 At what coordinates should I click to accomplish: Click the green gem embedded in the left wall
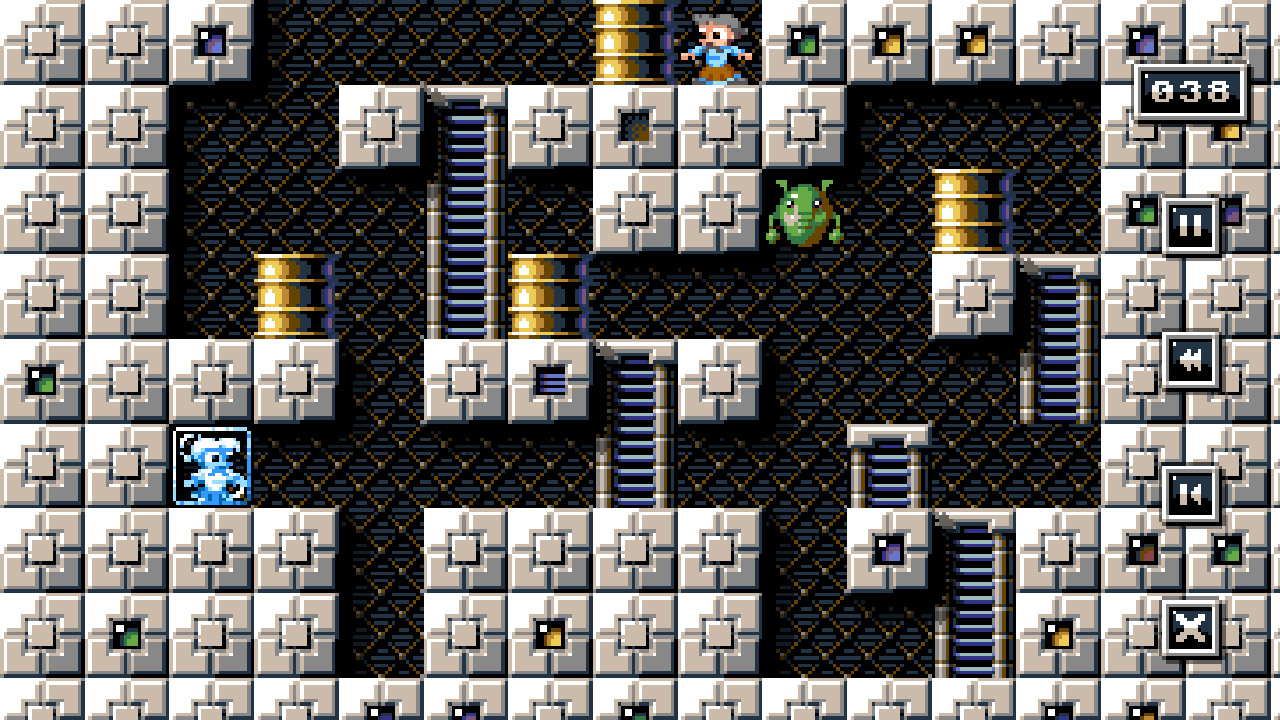(42, 378)
